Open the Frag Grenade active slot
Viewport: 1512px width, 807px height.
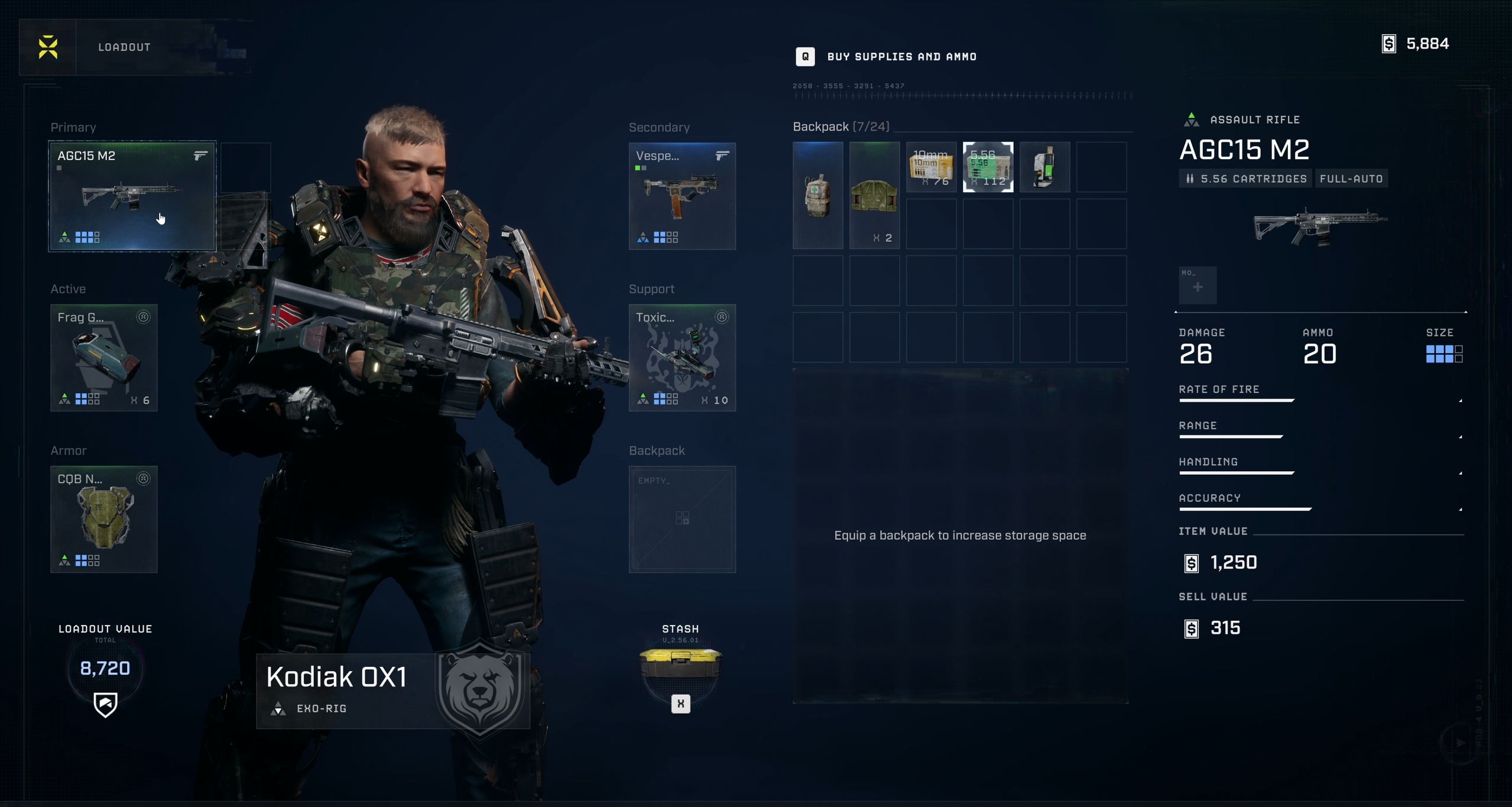click(103, 358)
